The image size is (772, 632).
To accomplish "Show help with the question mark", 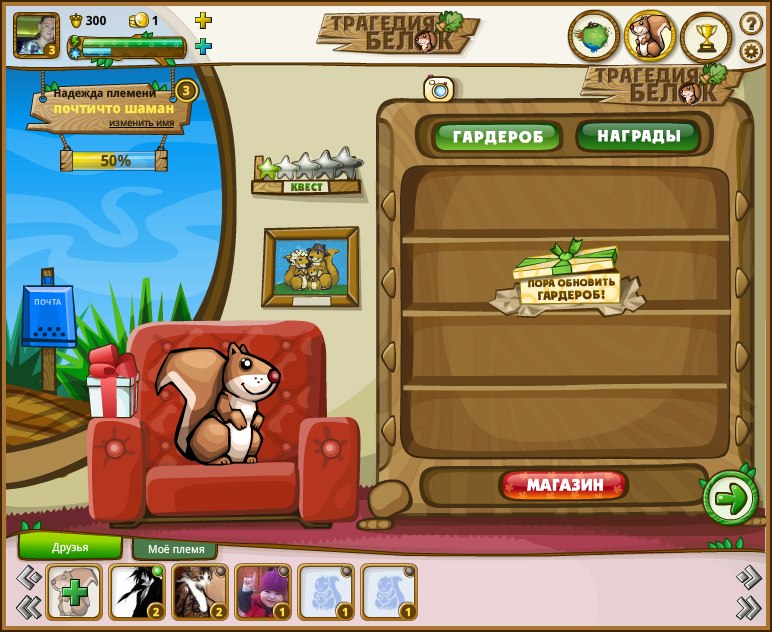I will point(750,23).
